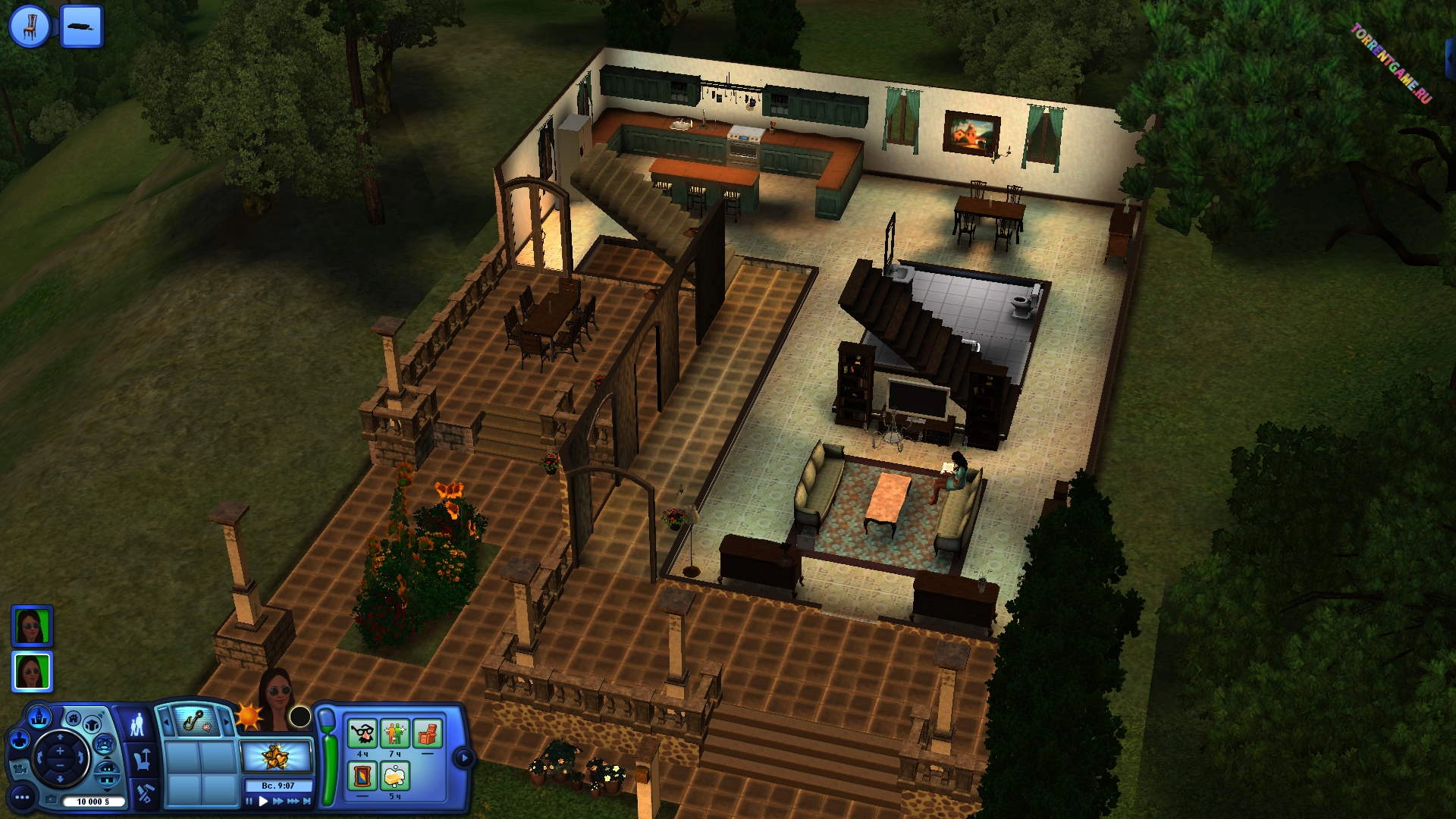Select the lower household Sim portrait

32,671
